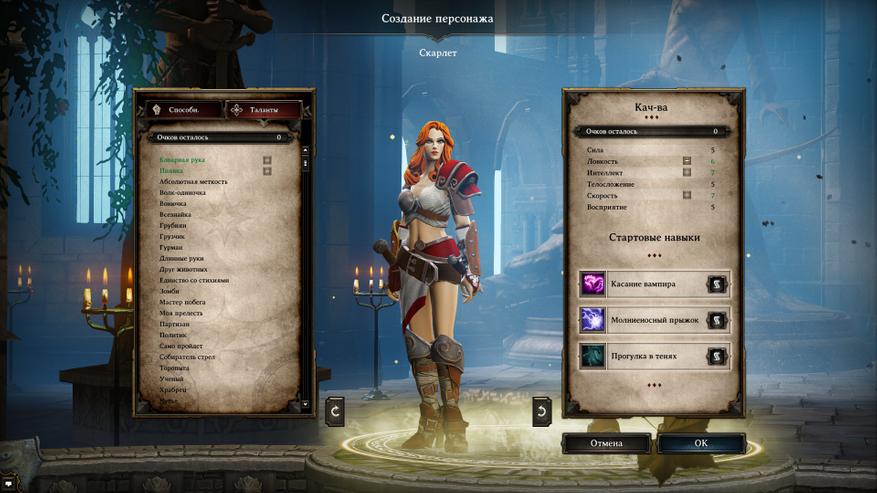The image size is (877, 493).
Task: Swap out the Молниеносный прыжок skill
Action: [717, 320]
